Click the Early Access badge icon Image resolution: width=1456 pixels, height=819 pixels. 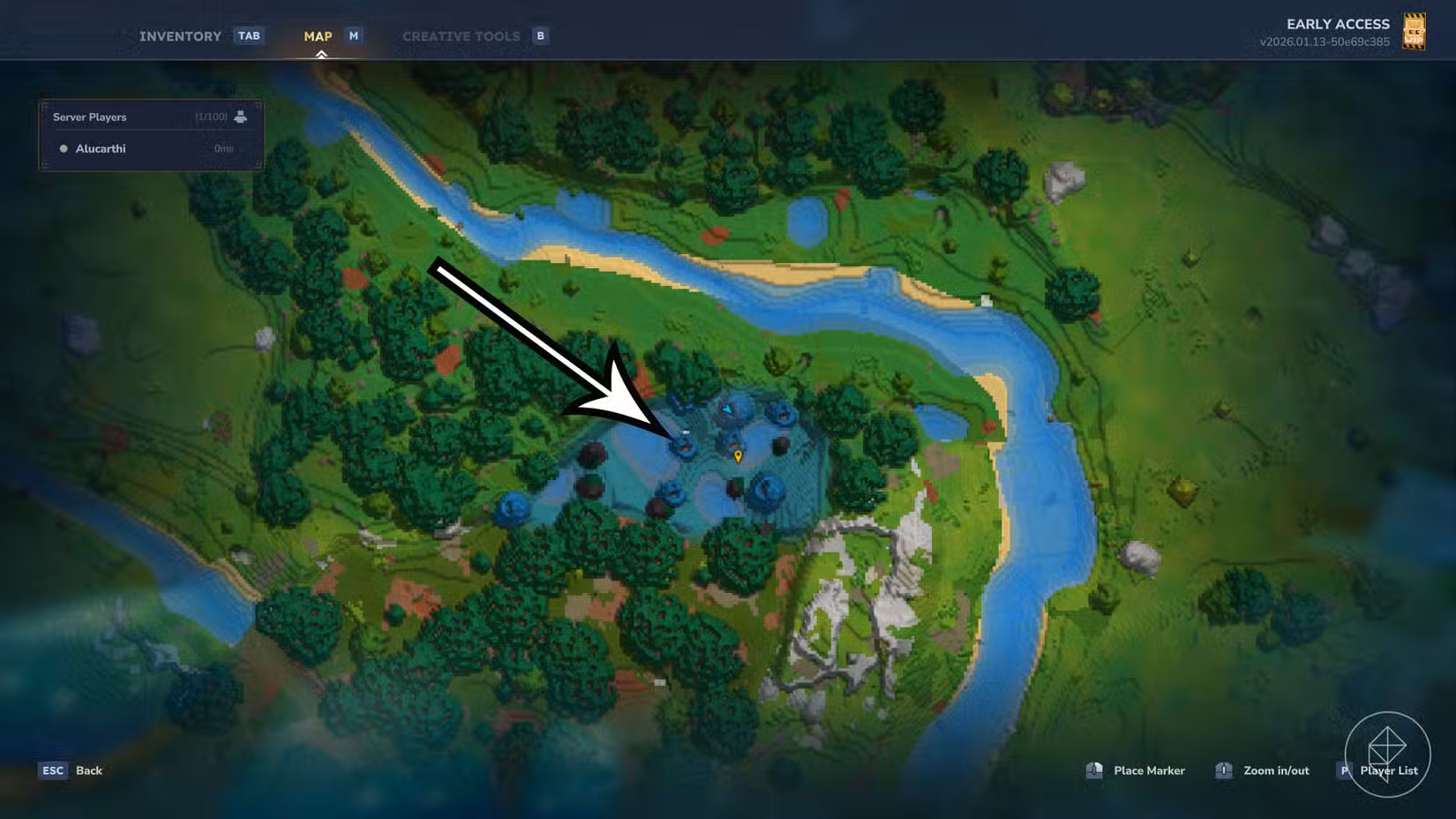[1413, 32]
